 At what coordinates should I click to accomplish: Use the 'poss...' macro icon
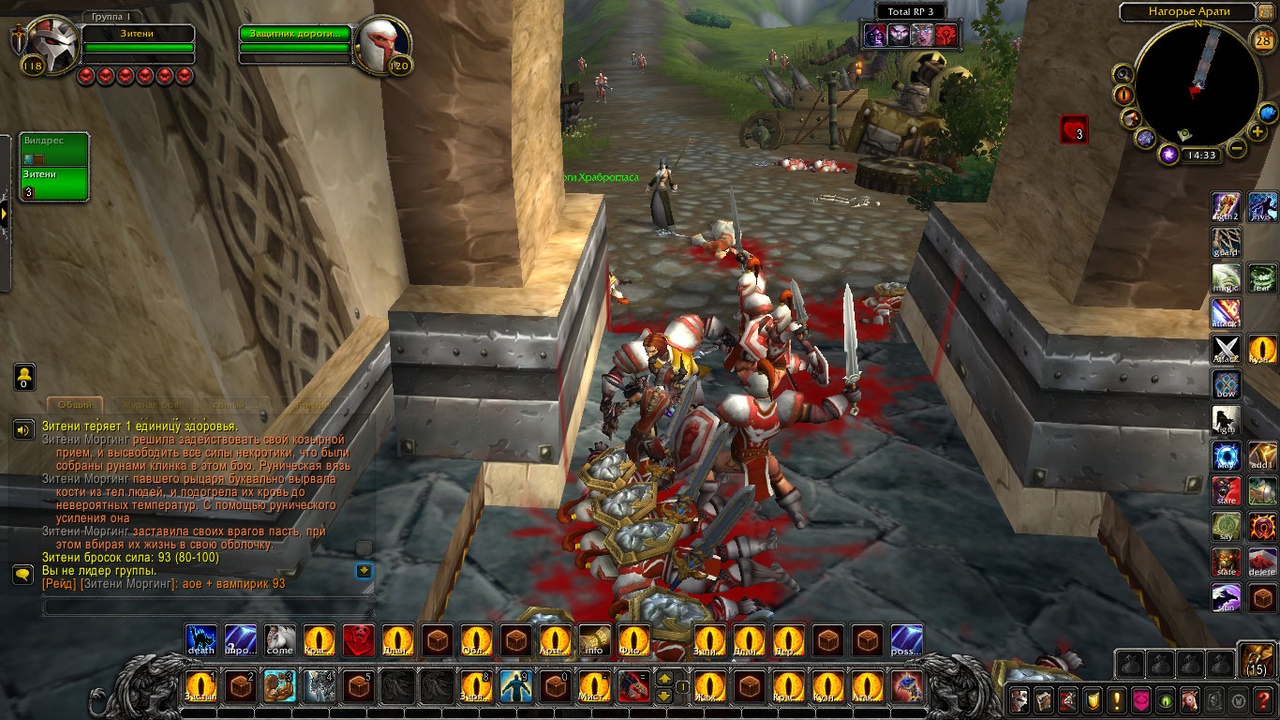[x=906, y=640]
